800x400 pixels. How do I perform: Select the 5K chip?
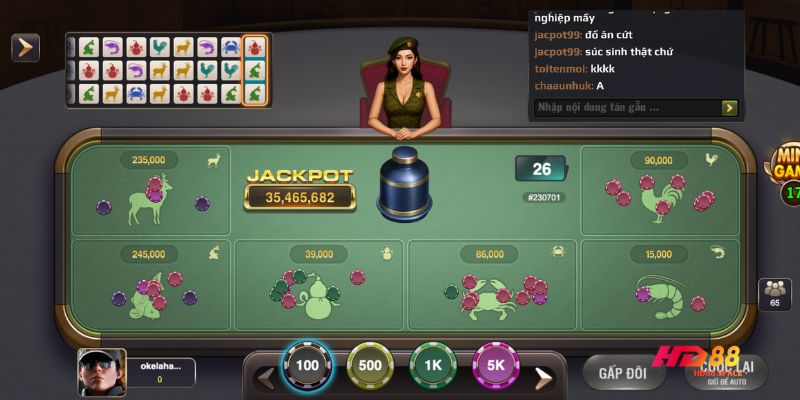point(495,365)
